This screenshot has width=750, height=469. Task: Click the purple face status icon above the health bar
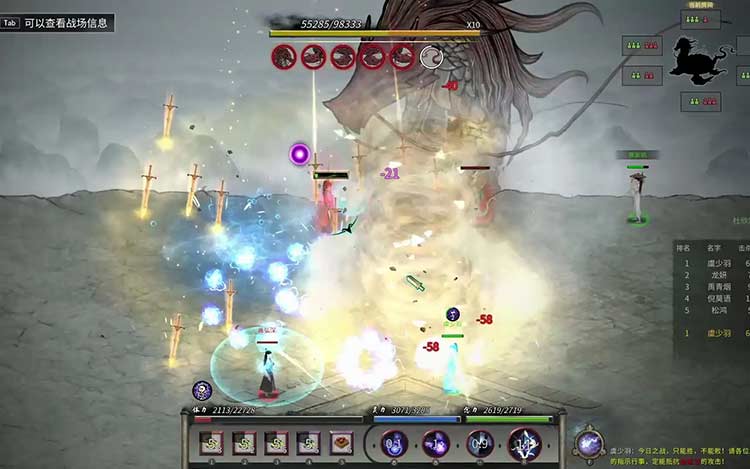[202, 390]
